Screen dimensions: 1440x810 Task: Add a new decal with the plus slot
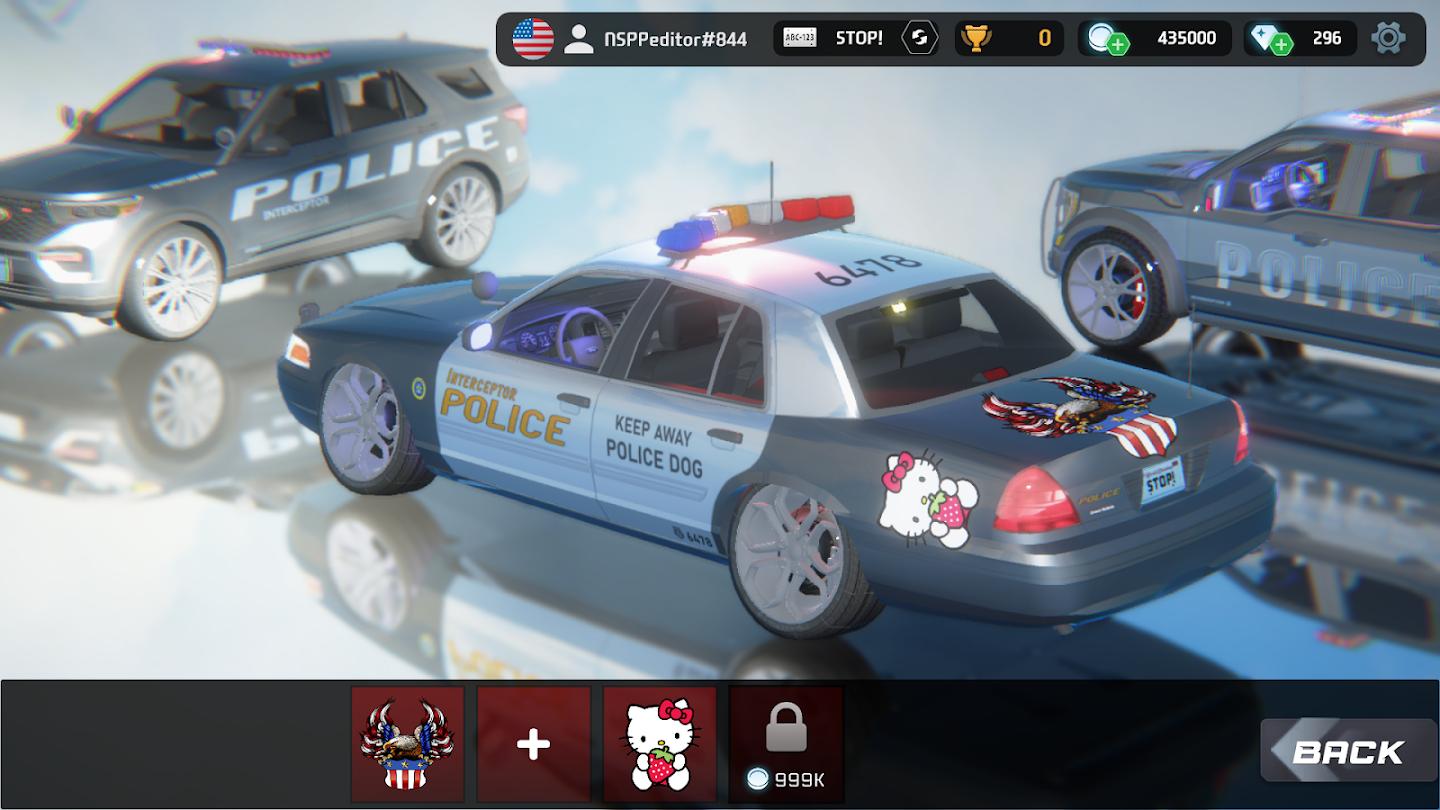point(533,743)
